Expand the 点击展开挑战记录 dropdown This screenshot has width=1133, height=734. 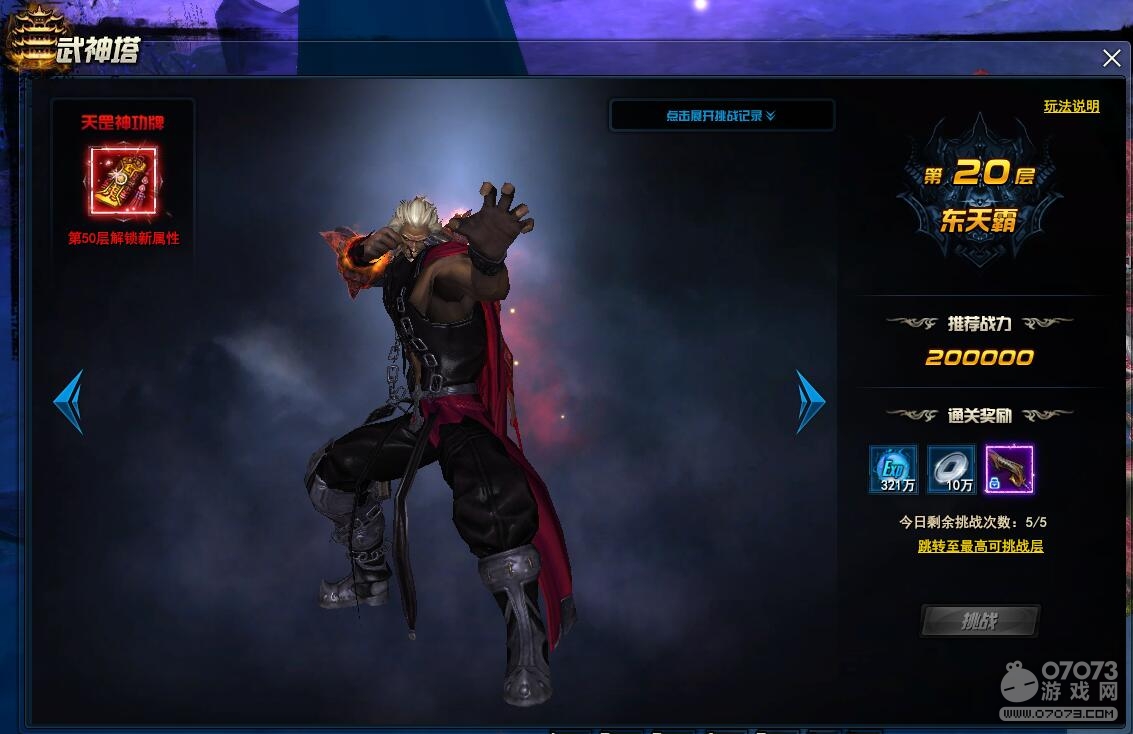pyautogui.click(x=721, y=116)
